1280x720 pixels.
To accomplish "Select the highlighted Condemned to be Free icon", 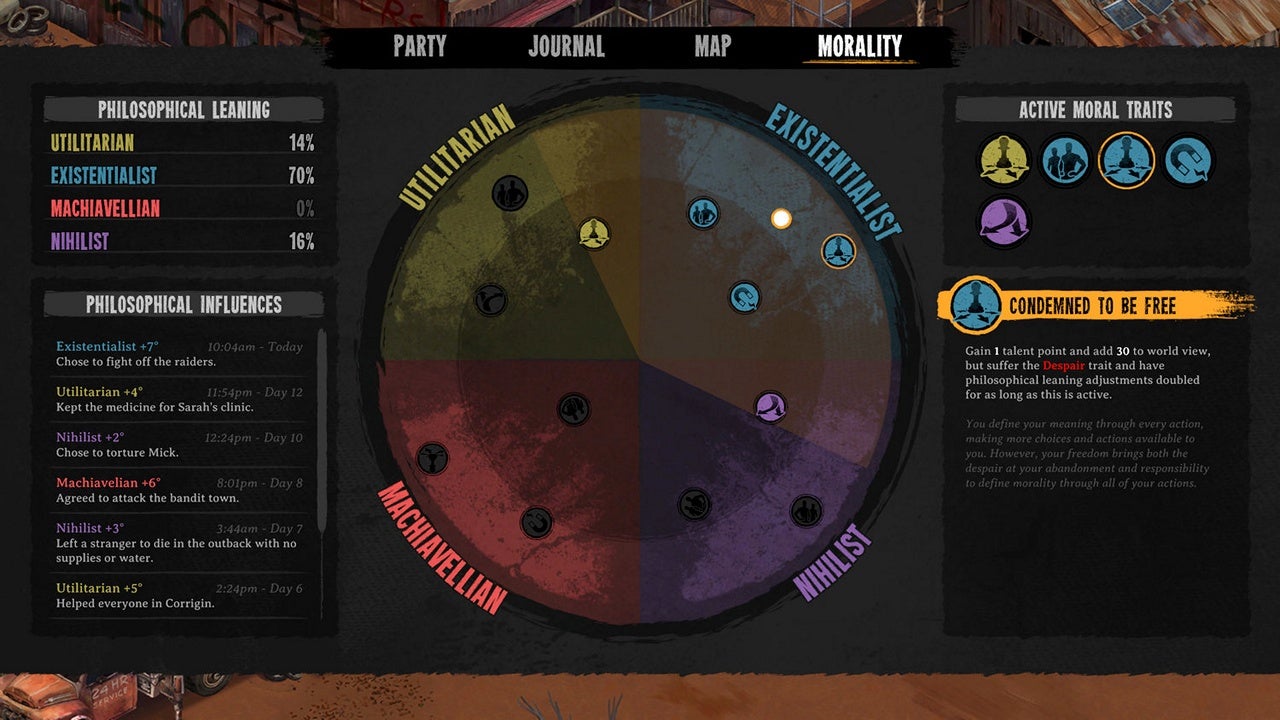I will click(1127, 160).
